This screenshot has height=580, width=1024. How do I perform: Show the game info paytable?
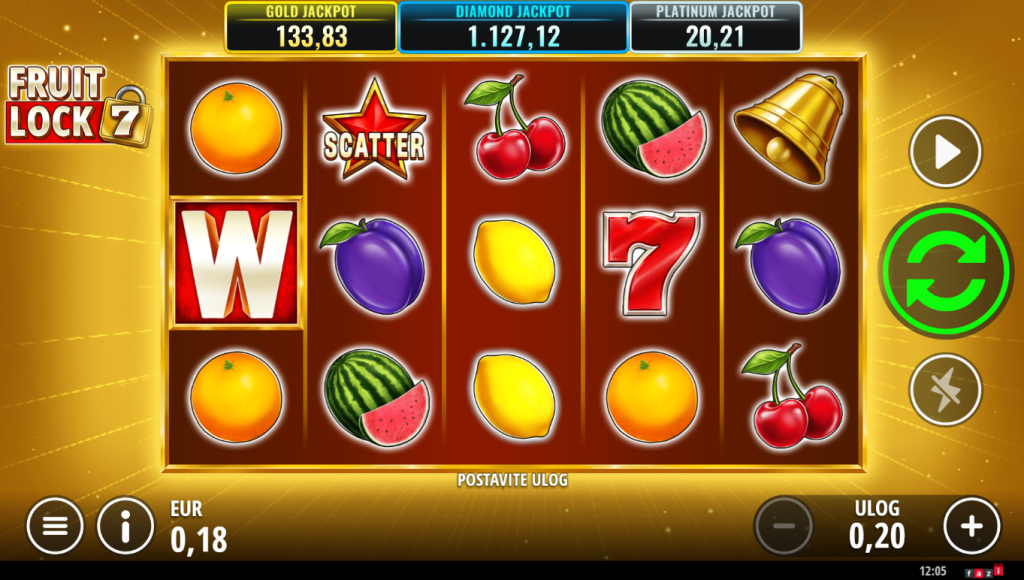click(x=125, y=526)
